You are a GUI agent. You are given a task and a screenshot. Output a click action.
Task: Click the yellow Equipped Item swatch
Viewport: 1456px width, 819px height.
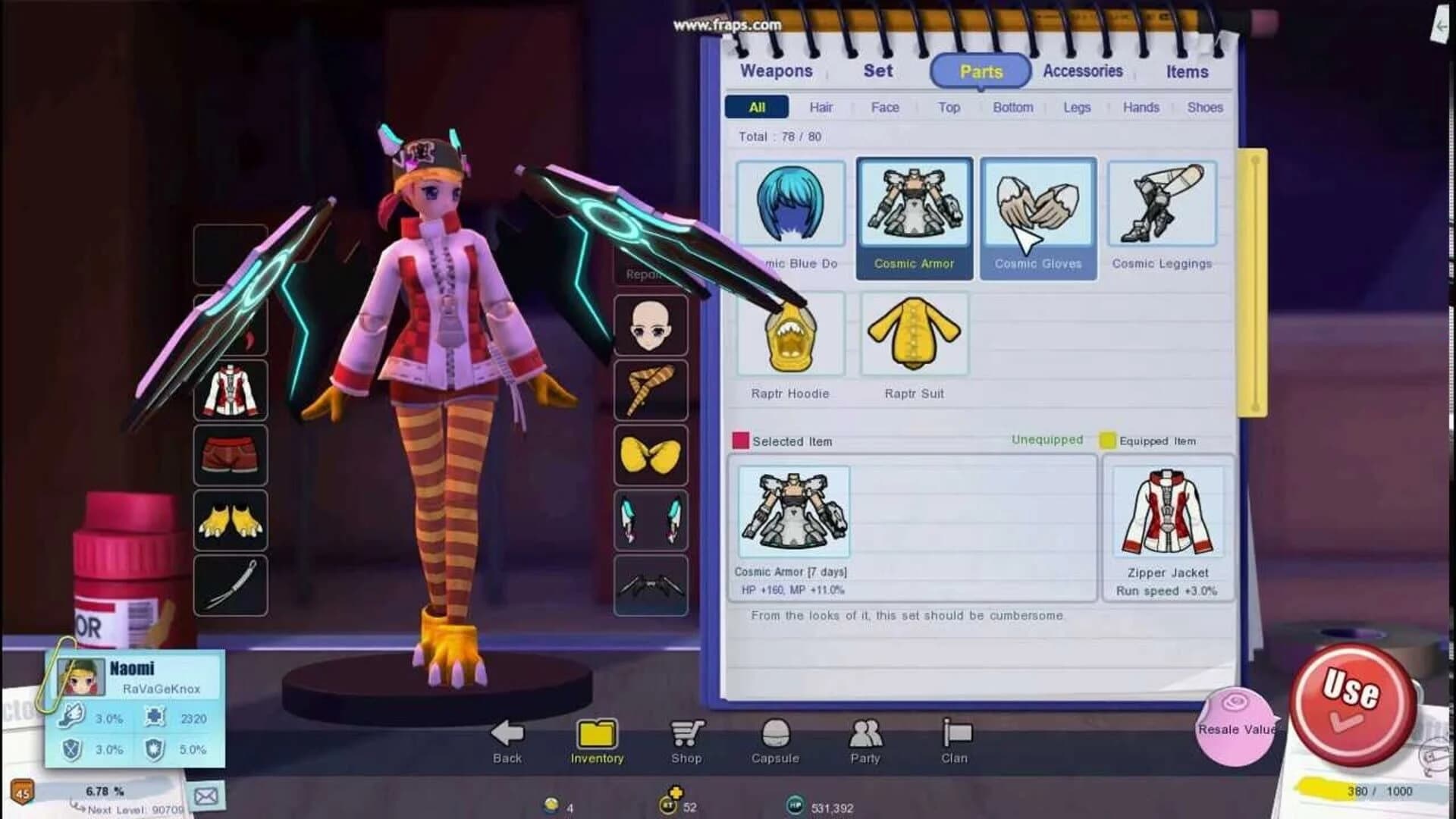tap(1107, 440)
